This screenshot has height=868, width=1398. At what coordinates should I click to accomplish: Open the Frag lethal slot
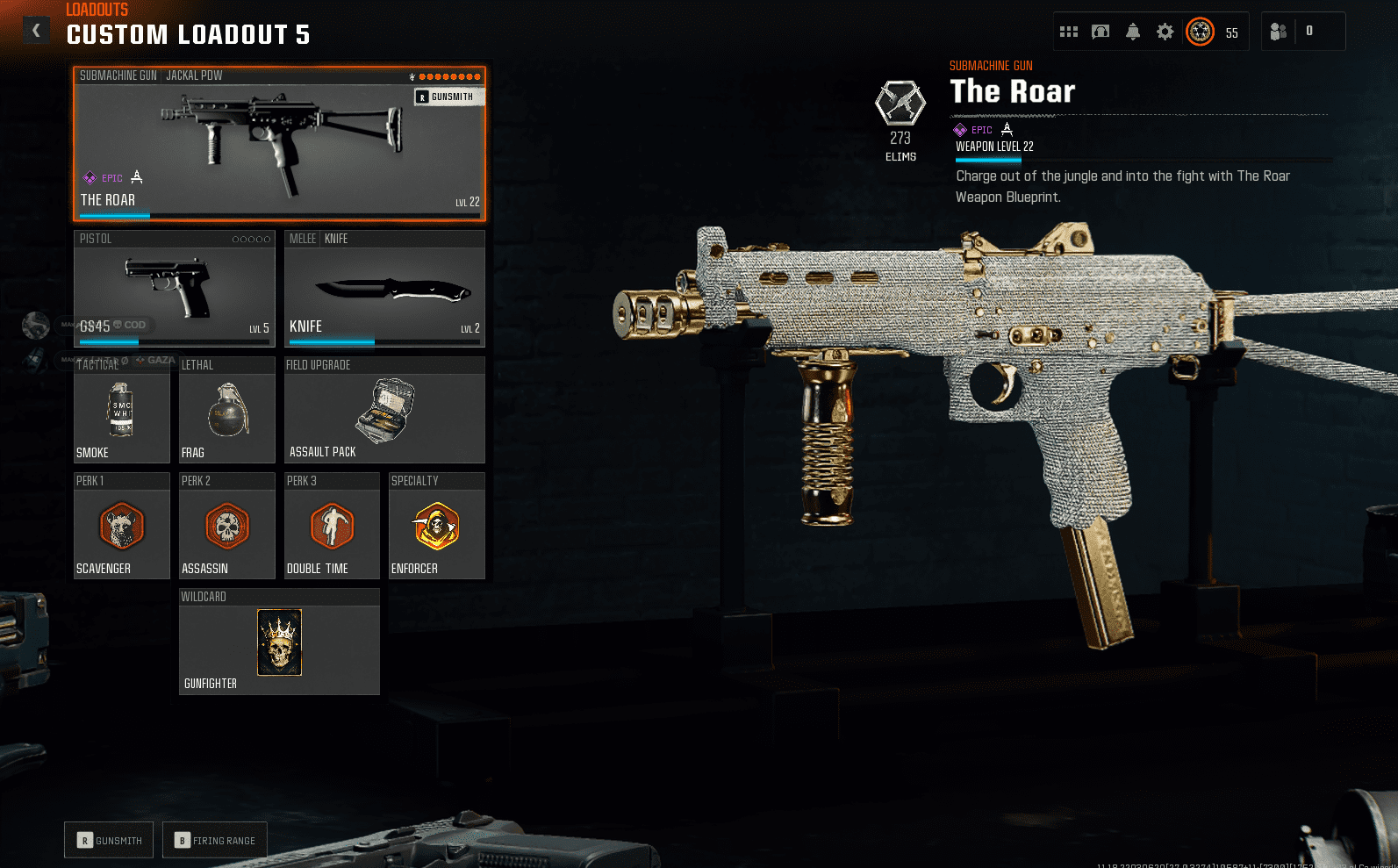pos(226,410)
